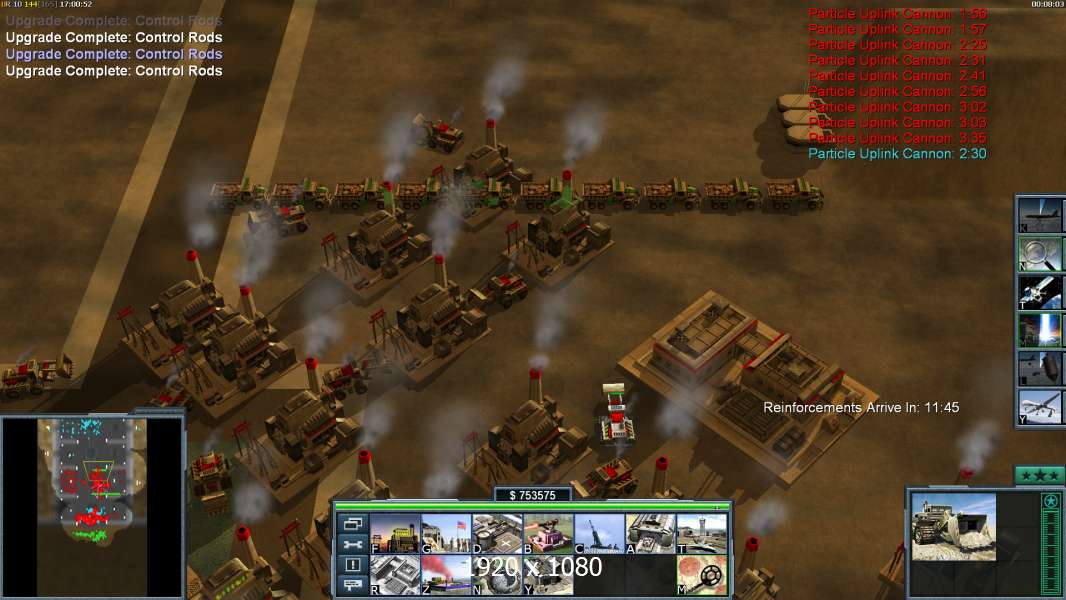Screen dimensions: 1066x600
Task: Launch the Spy Drone general power
Action: (1039, 406)
